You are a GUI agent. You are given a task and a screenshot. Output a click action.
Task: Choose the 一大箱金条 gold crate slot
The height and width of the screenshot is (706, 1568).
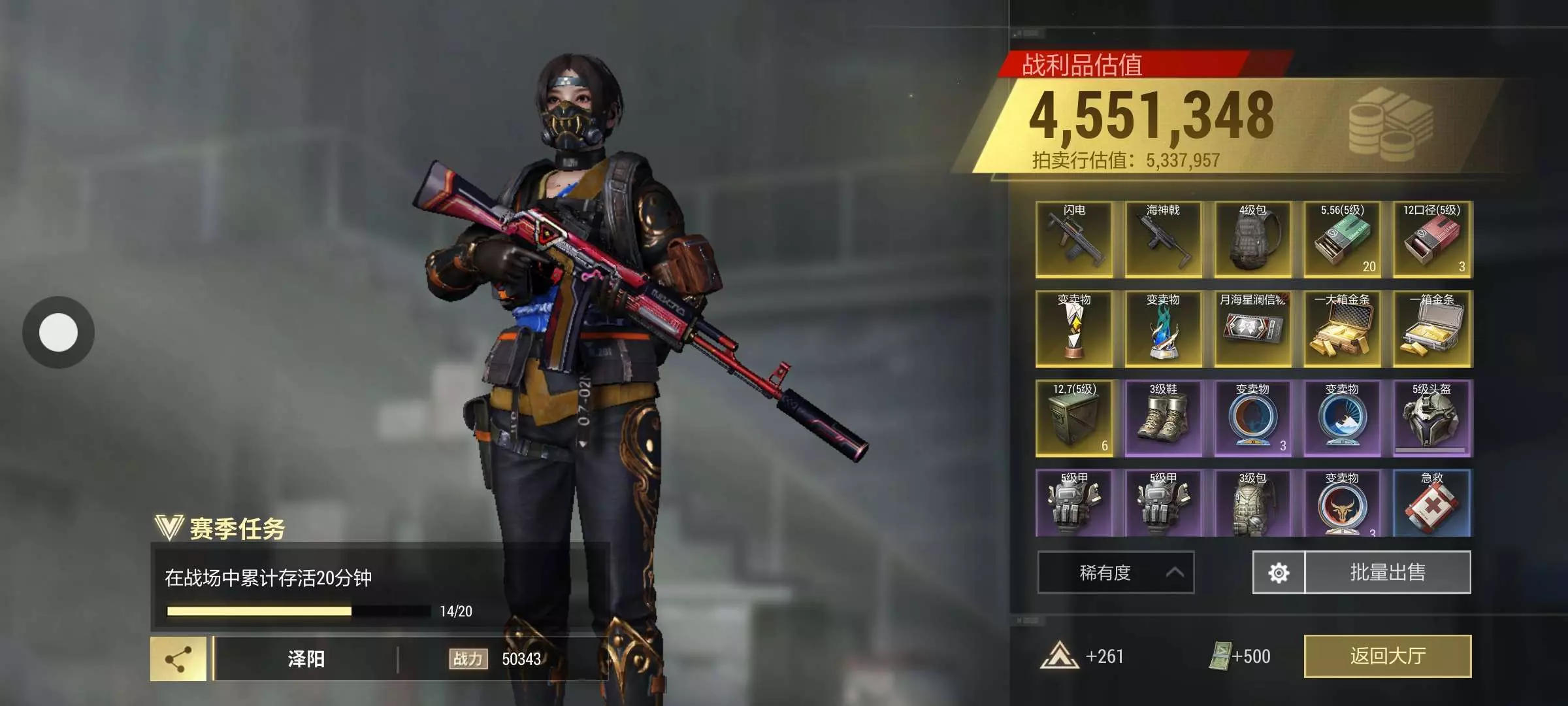point(1342,329)
